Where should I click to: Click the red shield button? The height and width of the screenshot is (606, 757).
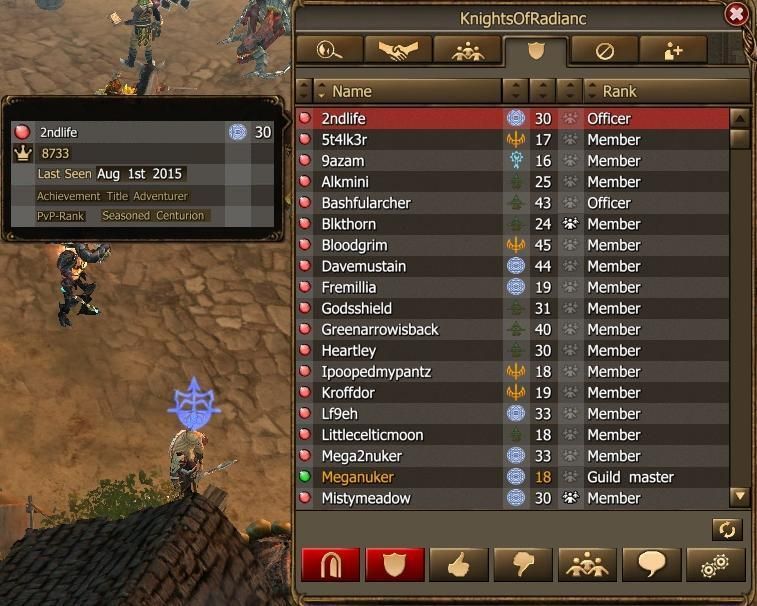tap(395, 565)
